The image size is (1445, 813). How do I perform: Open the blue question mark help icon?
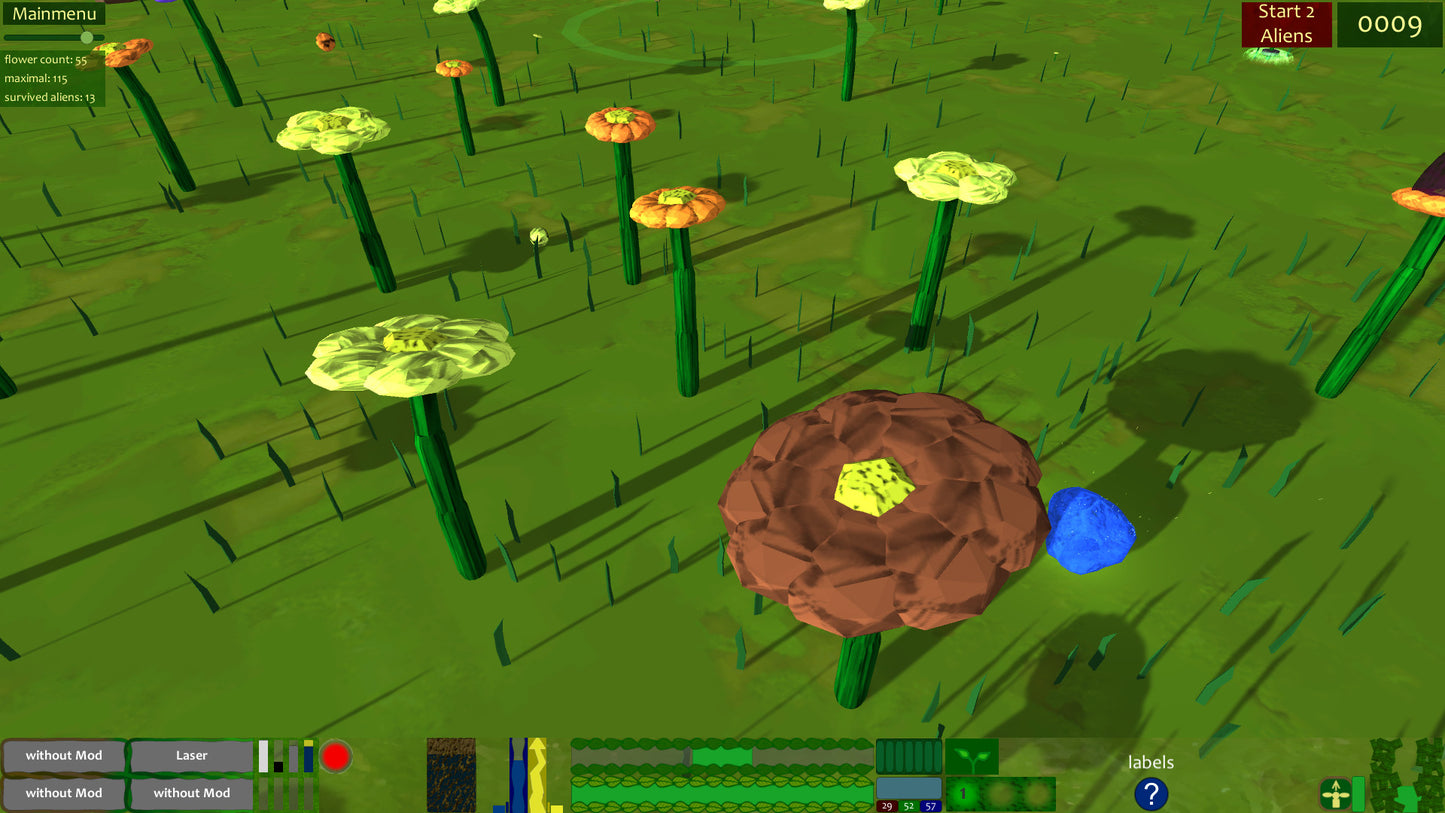[1150, 793]
